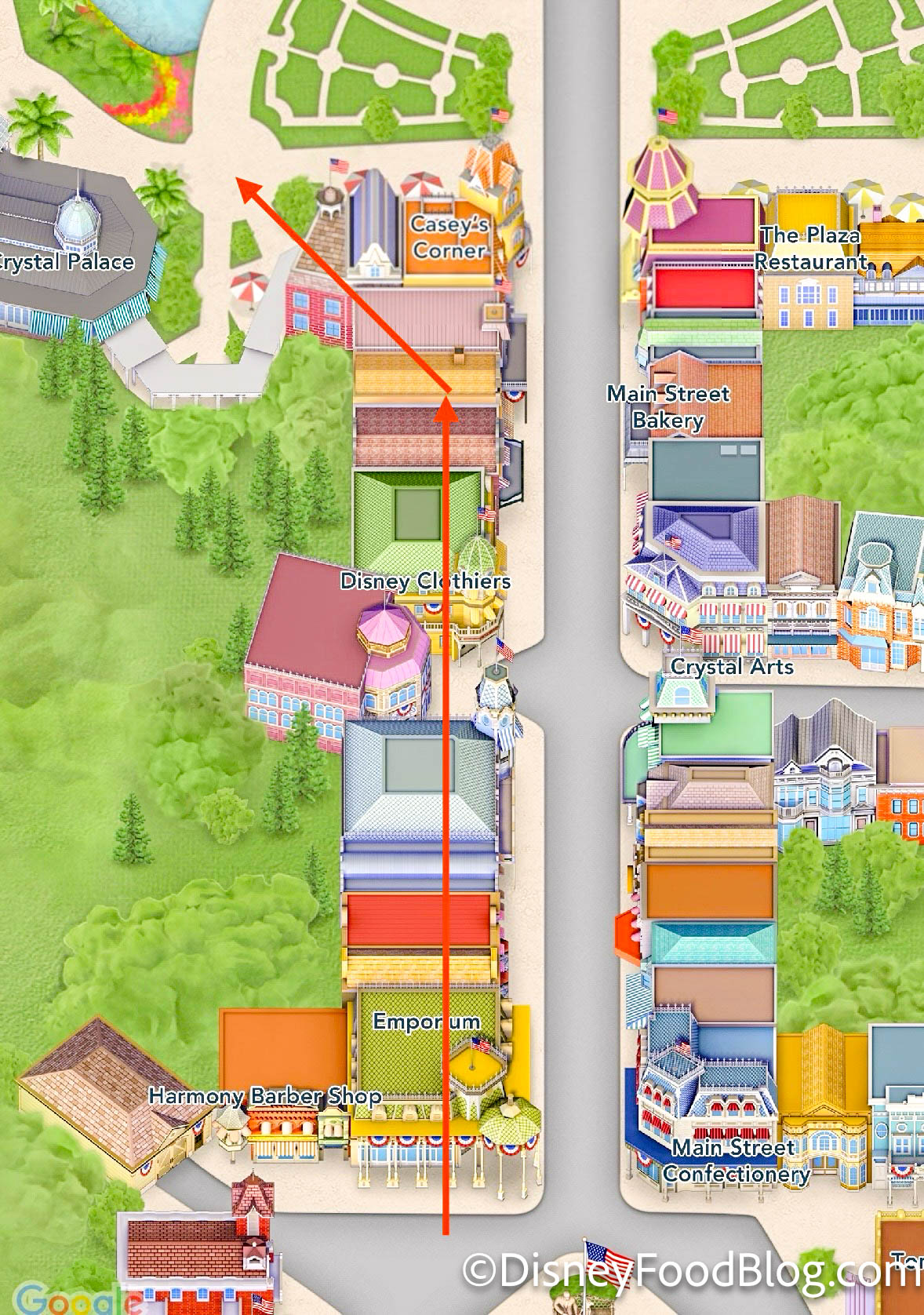Click the Emporium map label
The width and height of the screenshot is (924, 1315).
(x=426, y=1021)
